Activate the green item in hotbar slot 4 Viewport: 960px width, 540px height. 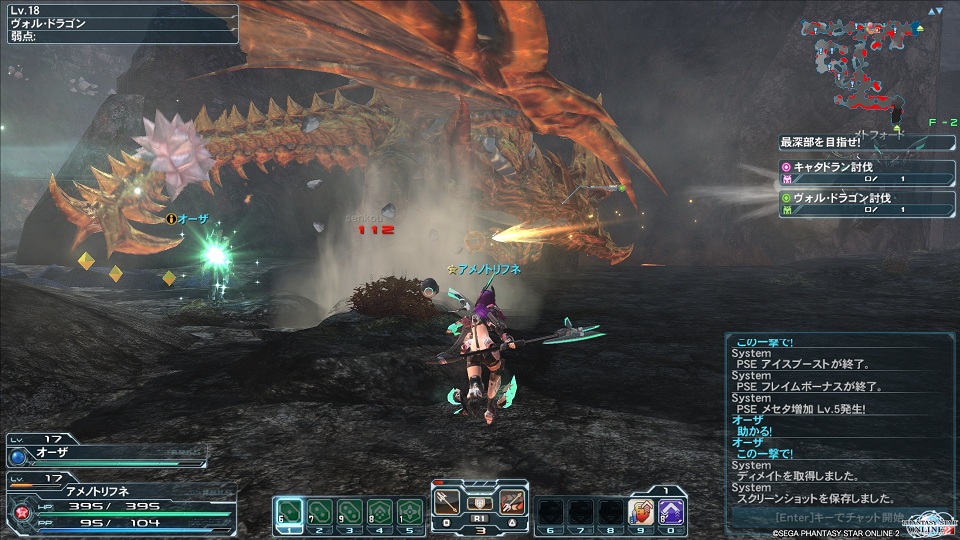pos(380,512)
